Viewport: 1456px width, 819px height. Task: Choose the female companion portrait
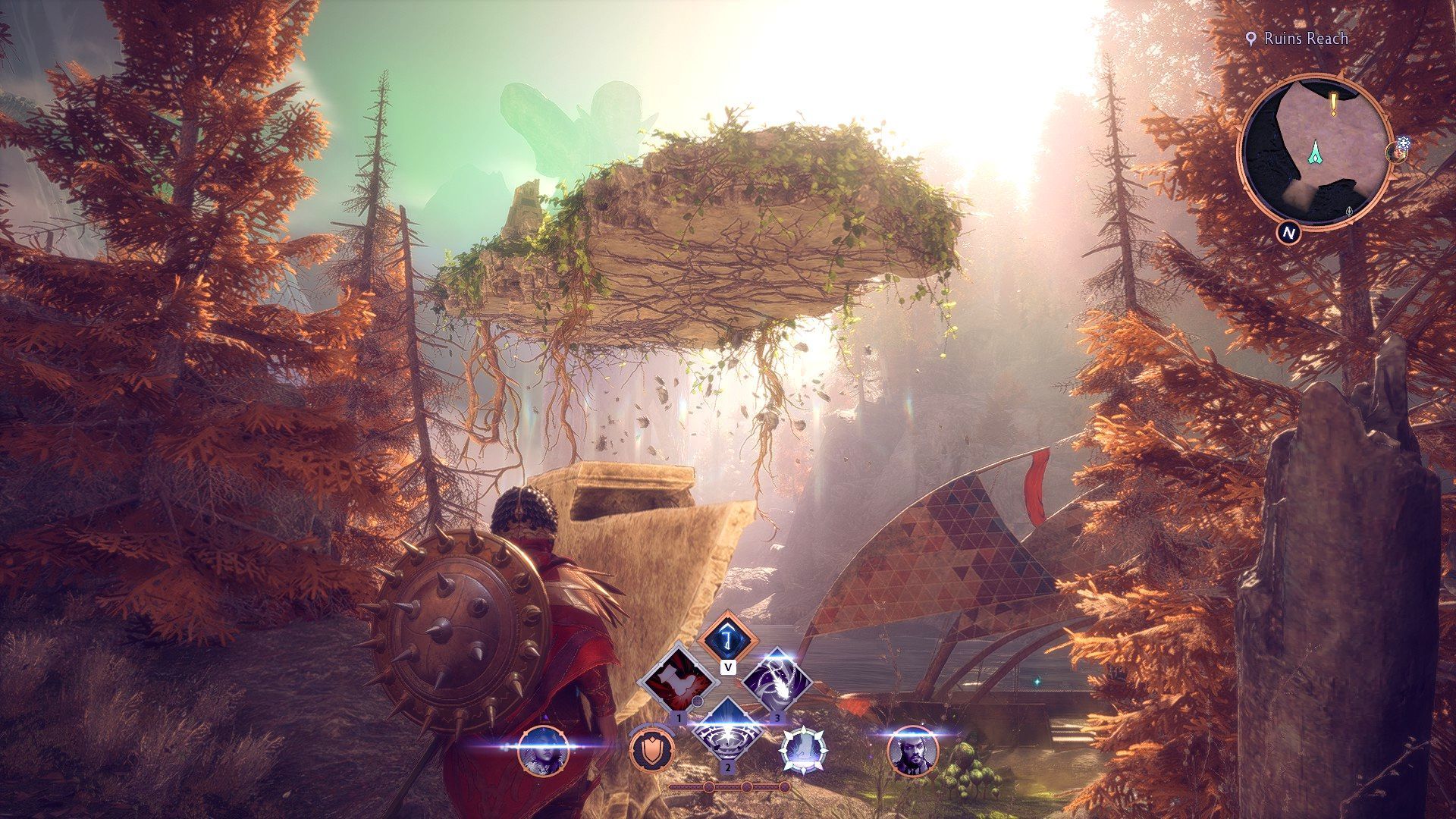[x=542, y=751]
